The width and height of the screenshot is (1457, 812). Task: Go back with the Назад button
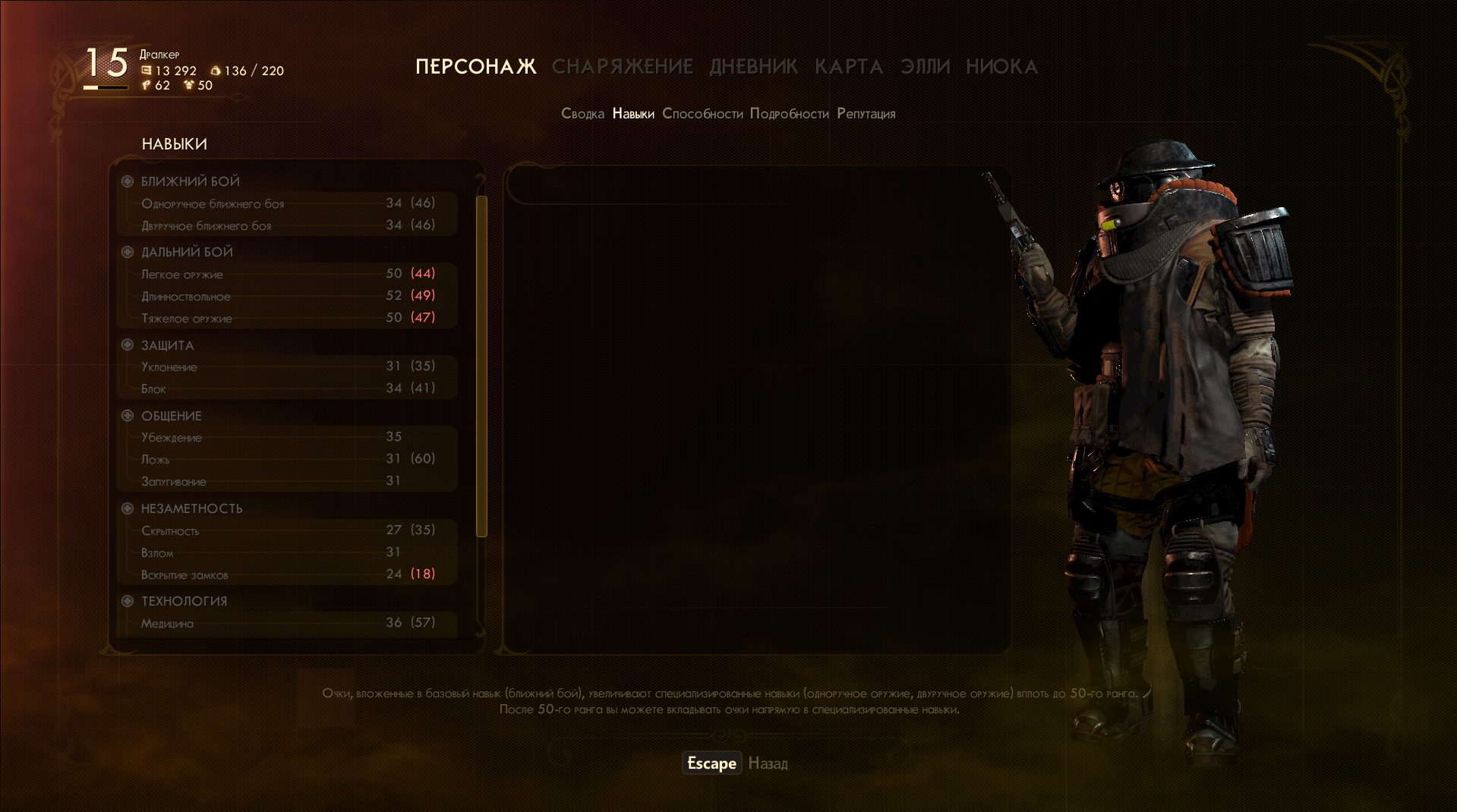tap(768, 763)
